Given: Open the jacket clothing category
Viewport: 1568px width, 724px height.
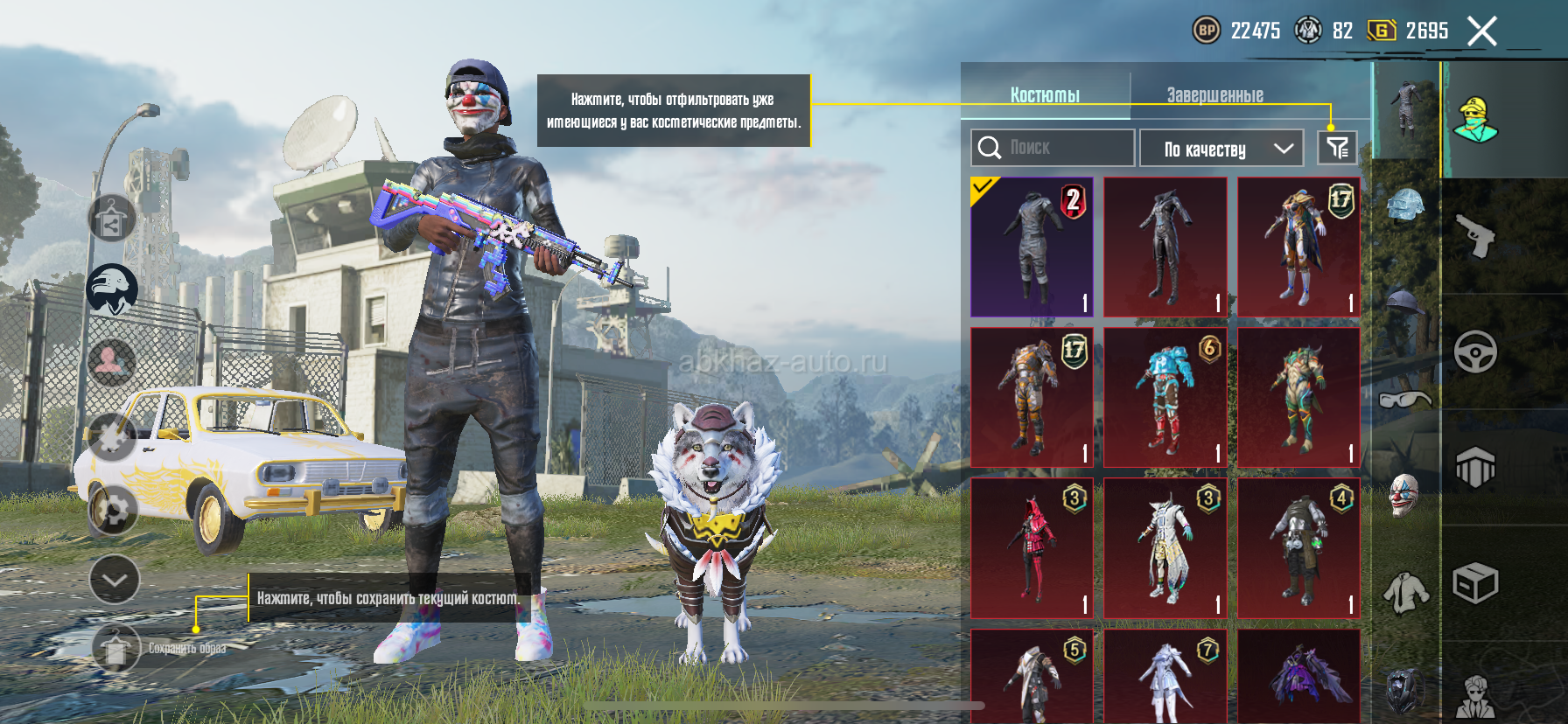Looking at the screenshot, I should click(1404, 592).
